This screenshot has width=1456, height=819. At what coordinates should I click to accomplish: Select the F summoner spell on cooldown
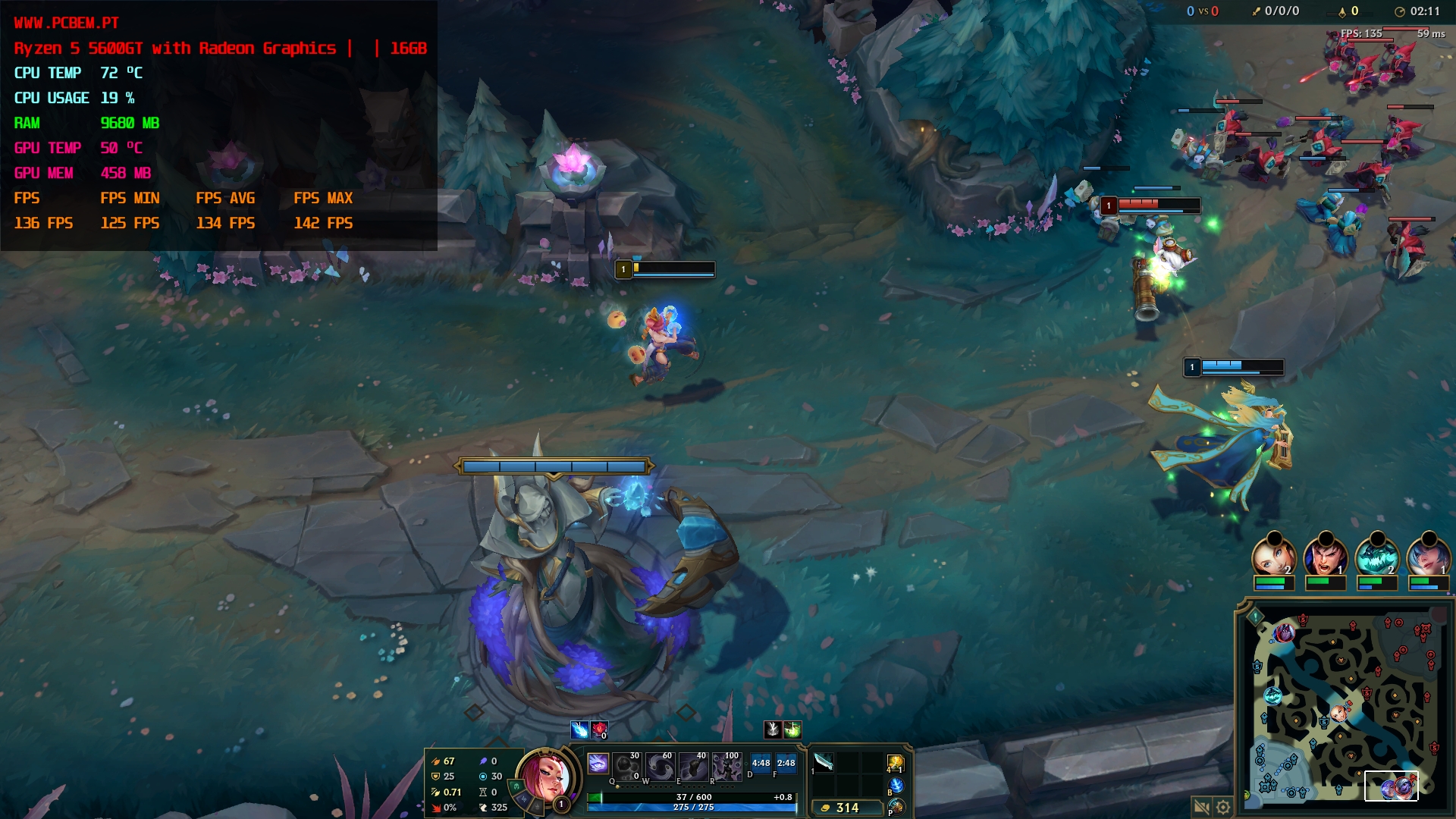[x=786, y=764]
